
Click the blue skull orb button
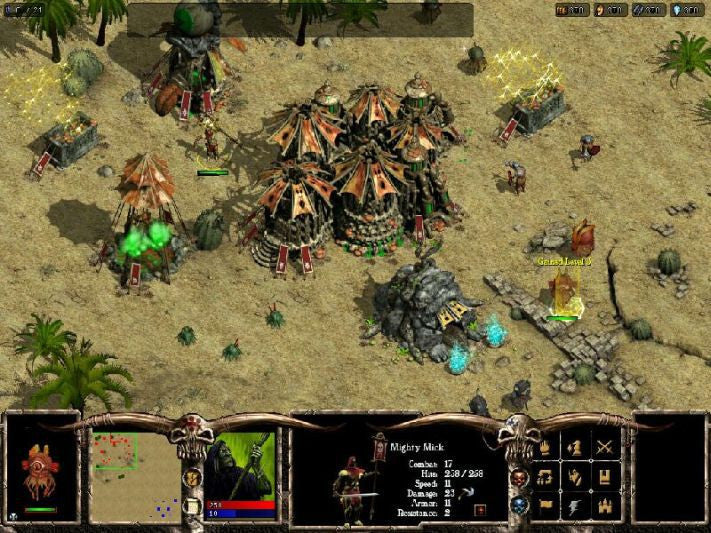click(x=518, y=506)
